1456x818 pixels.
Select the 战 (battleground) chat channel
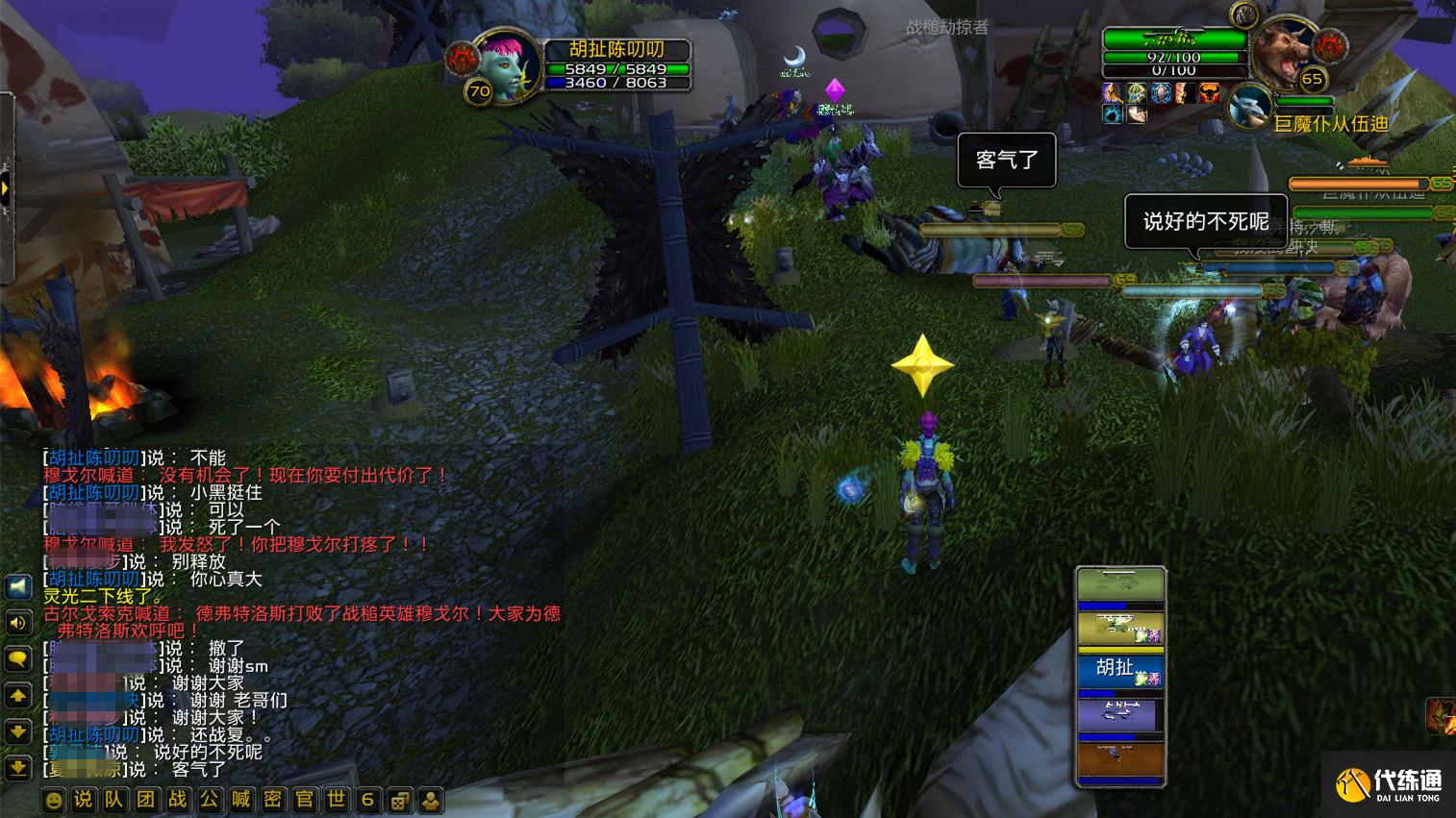[x=178, y=800]
